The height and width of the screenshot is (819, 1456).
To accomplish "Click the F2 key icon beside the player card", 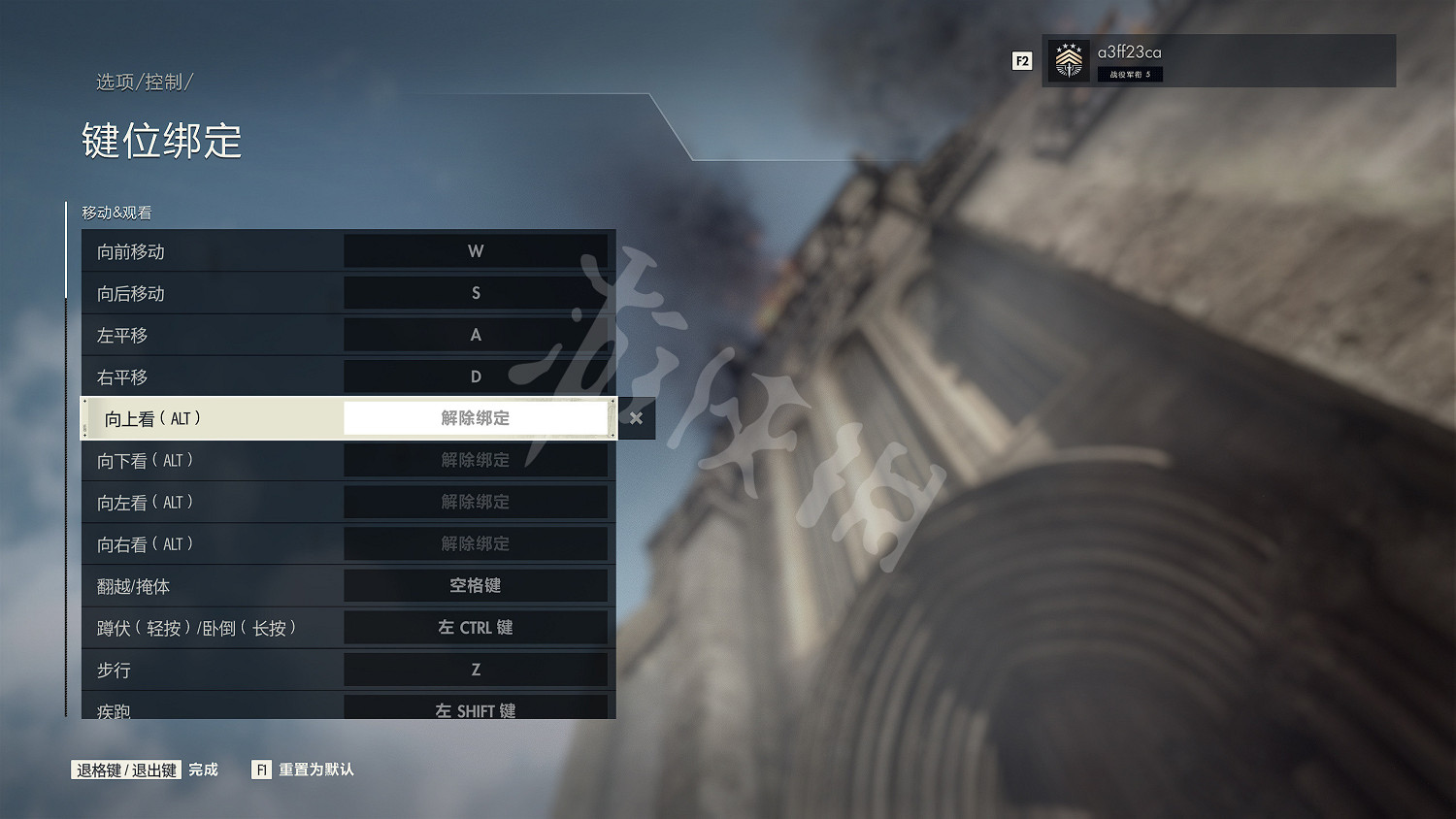I will pos(1021,60).
